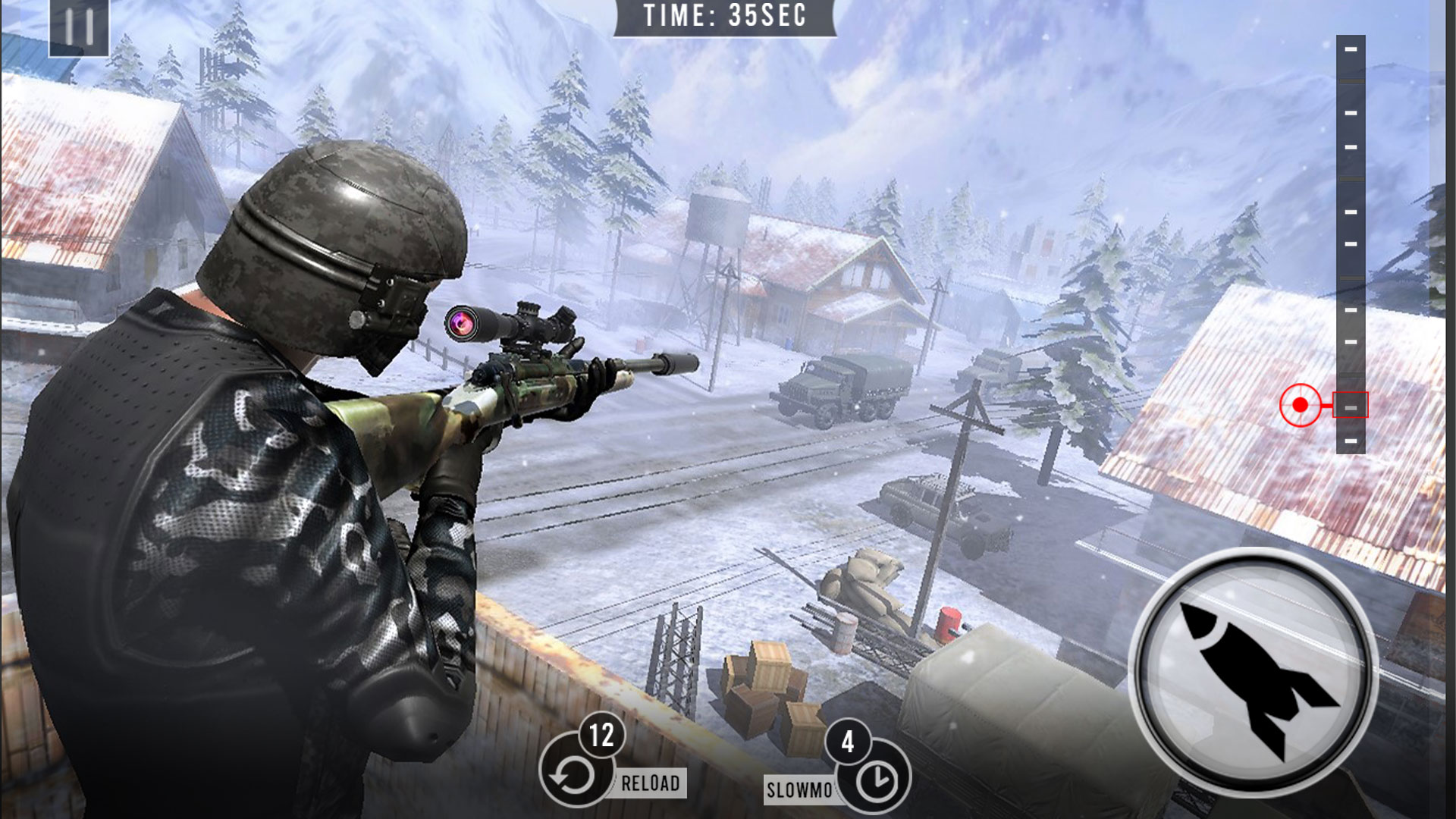Tap the red aiming reticle beside the zoom bar
This screenshot has width=1456, height=819.
point(1300,406)
